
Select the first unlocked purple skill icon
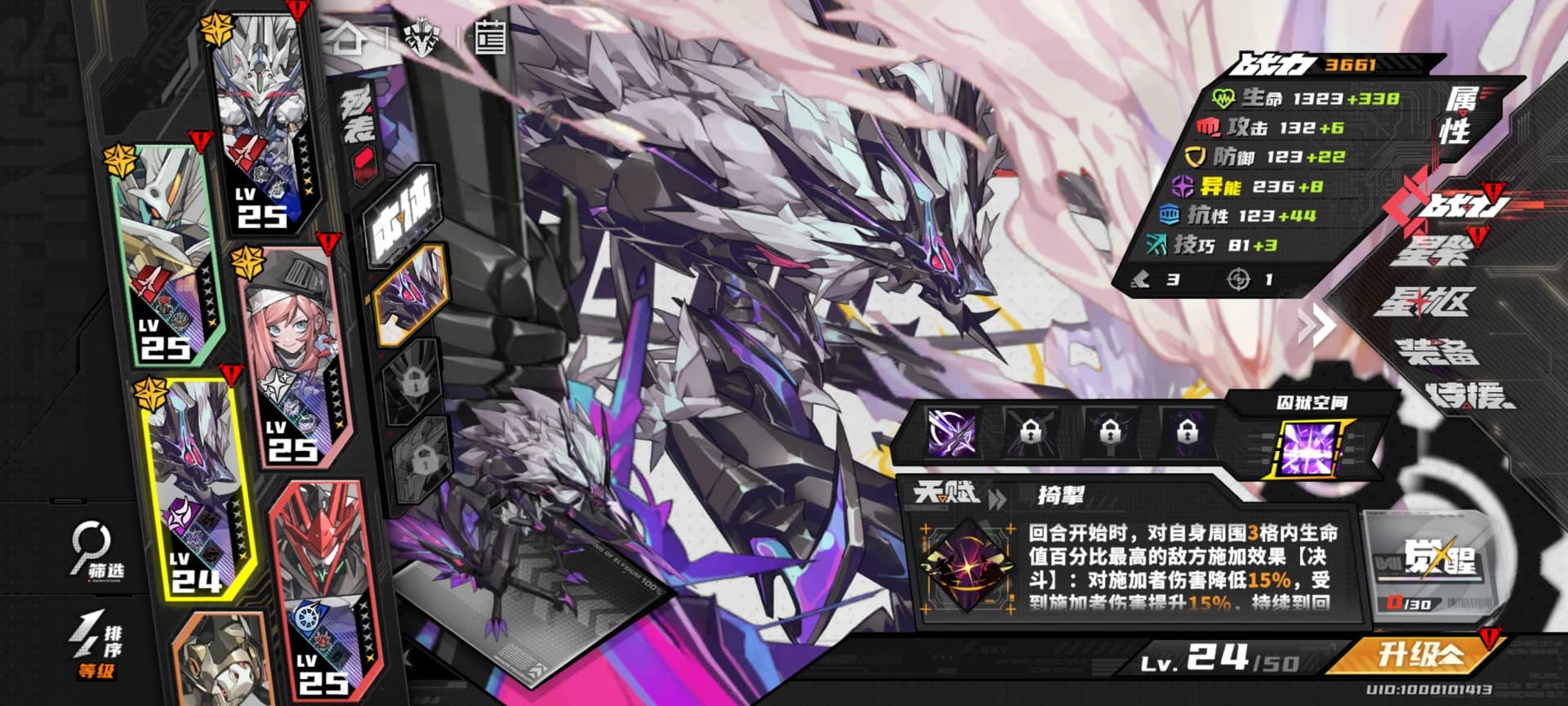(951, 431)
